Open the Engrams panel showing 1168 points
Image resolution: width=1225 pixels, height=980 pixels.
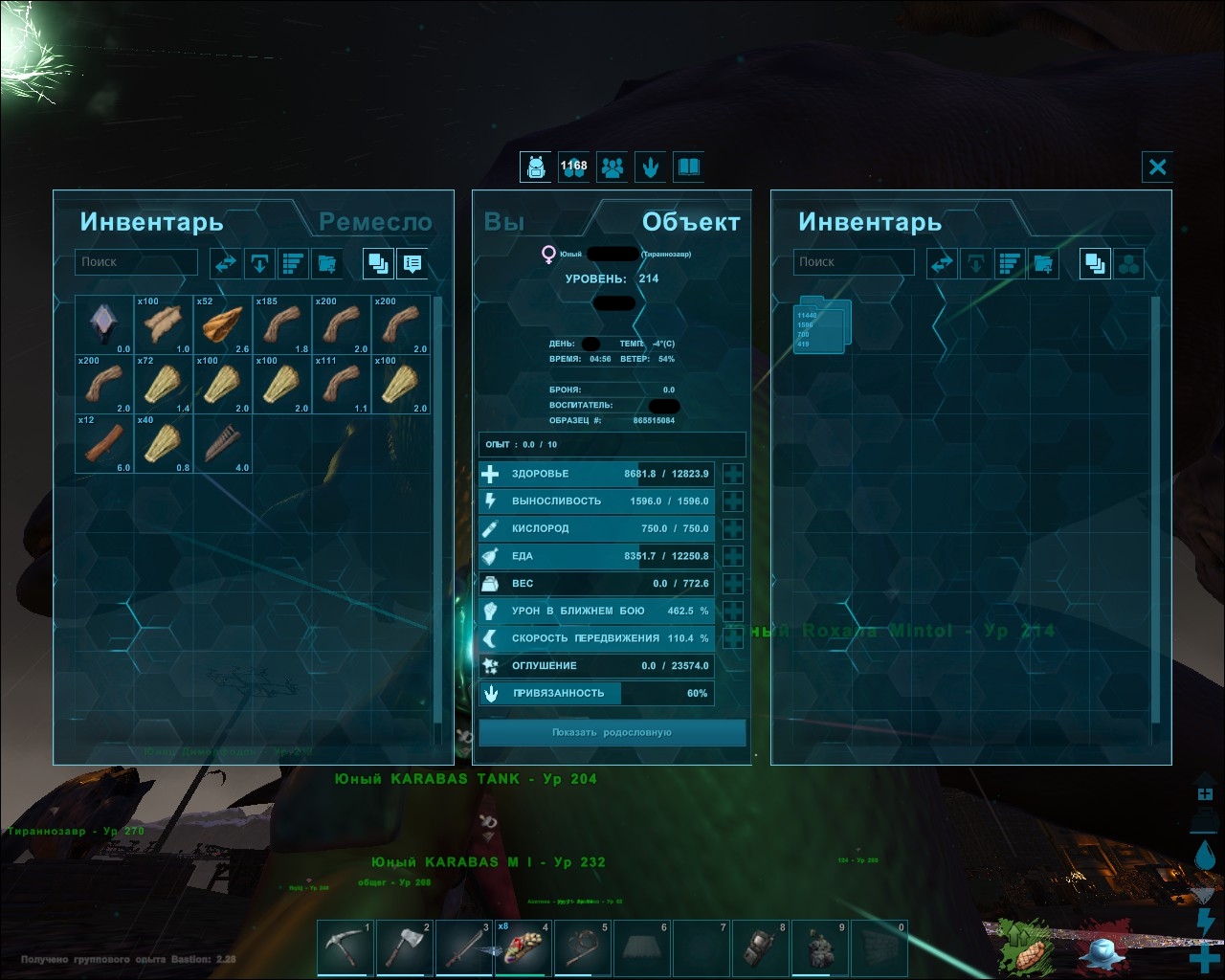click(573, 167)
